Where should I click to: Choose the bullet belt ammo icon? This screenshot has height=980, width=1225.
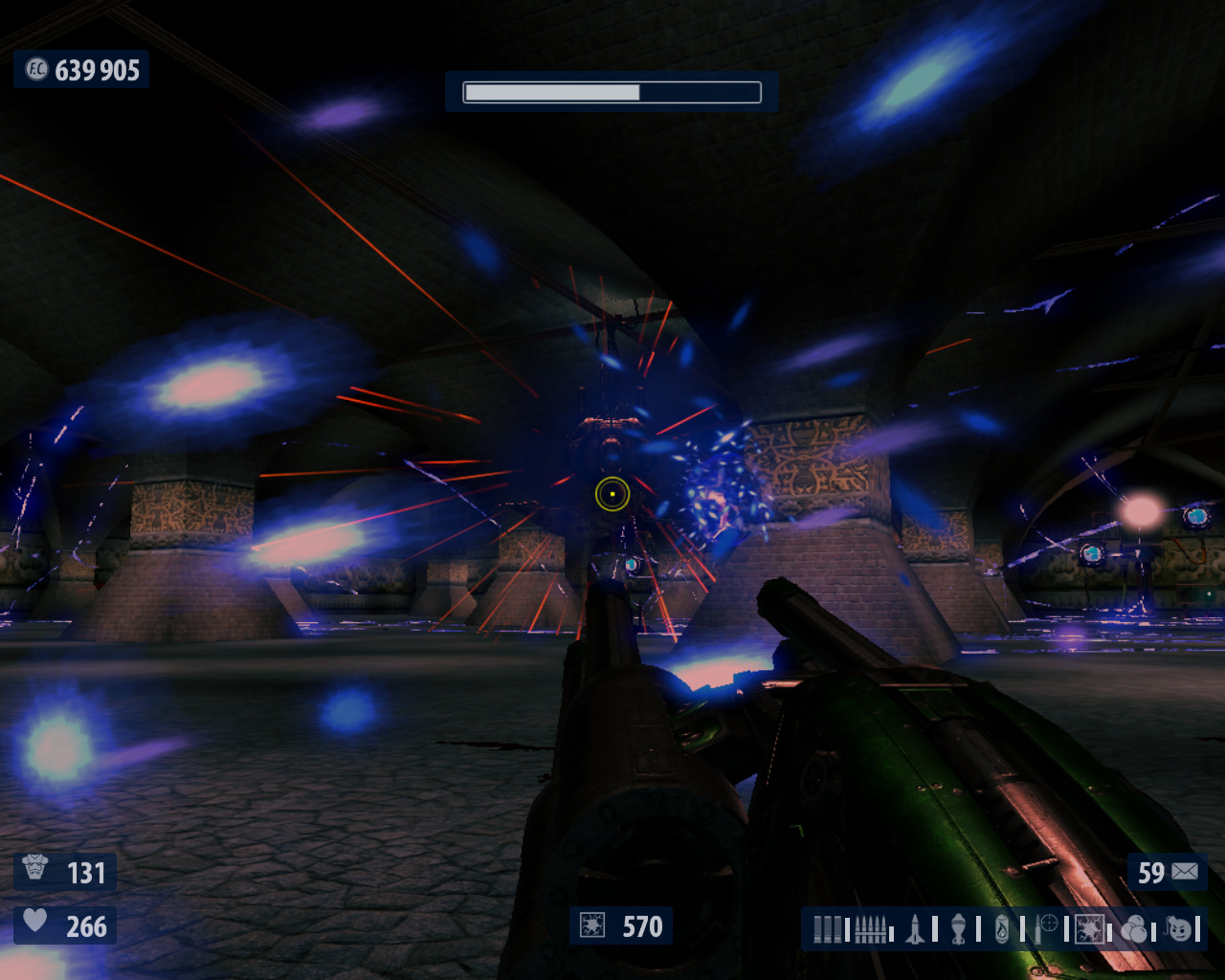coord(869,928)
